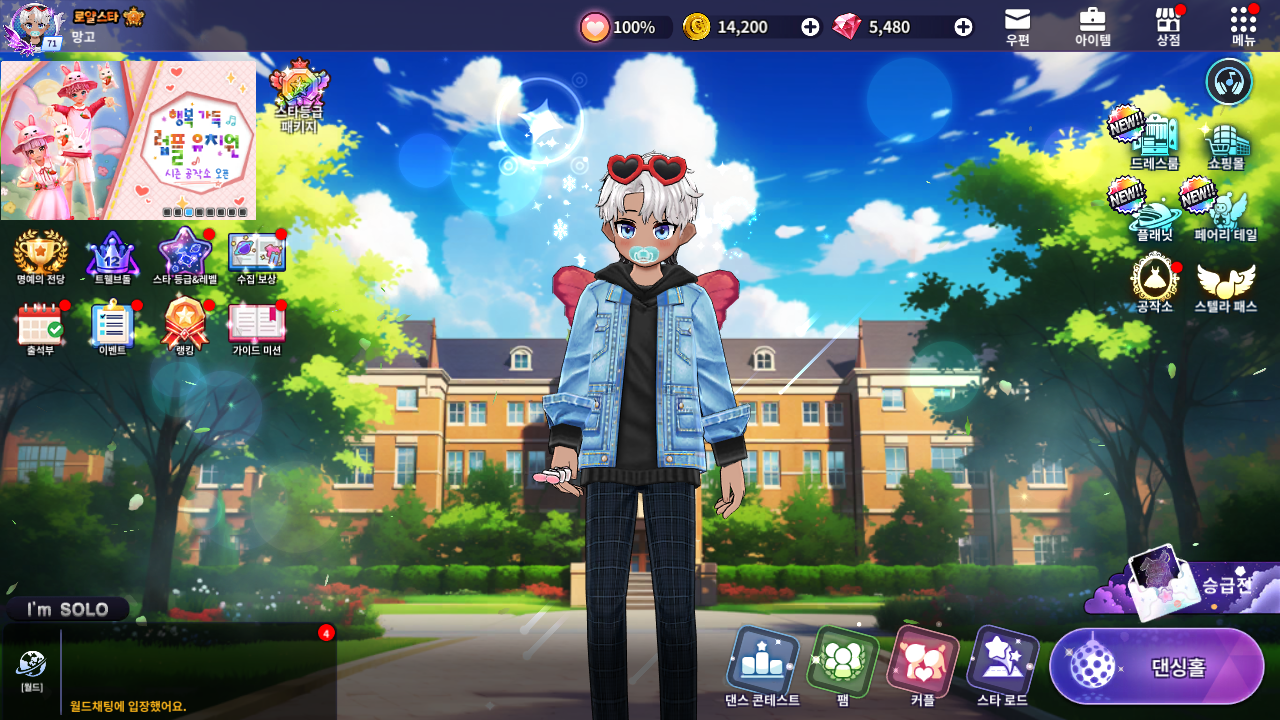Open the 우편 mailbox

(x=1017, y=25)
